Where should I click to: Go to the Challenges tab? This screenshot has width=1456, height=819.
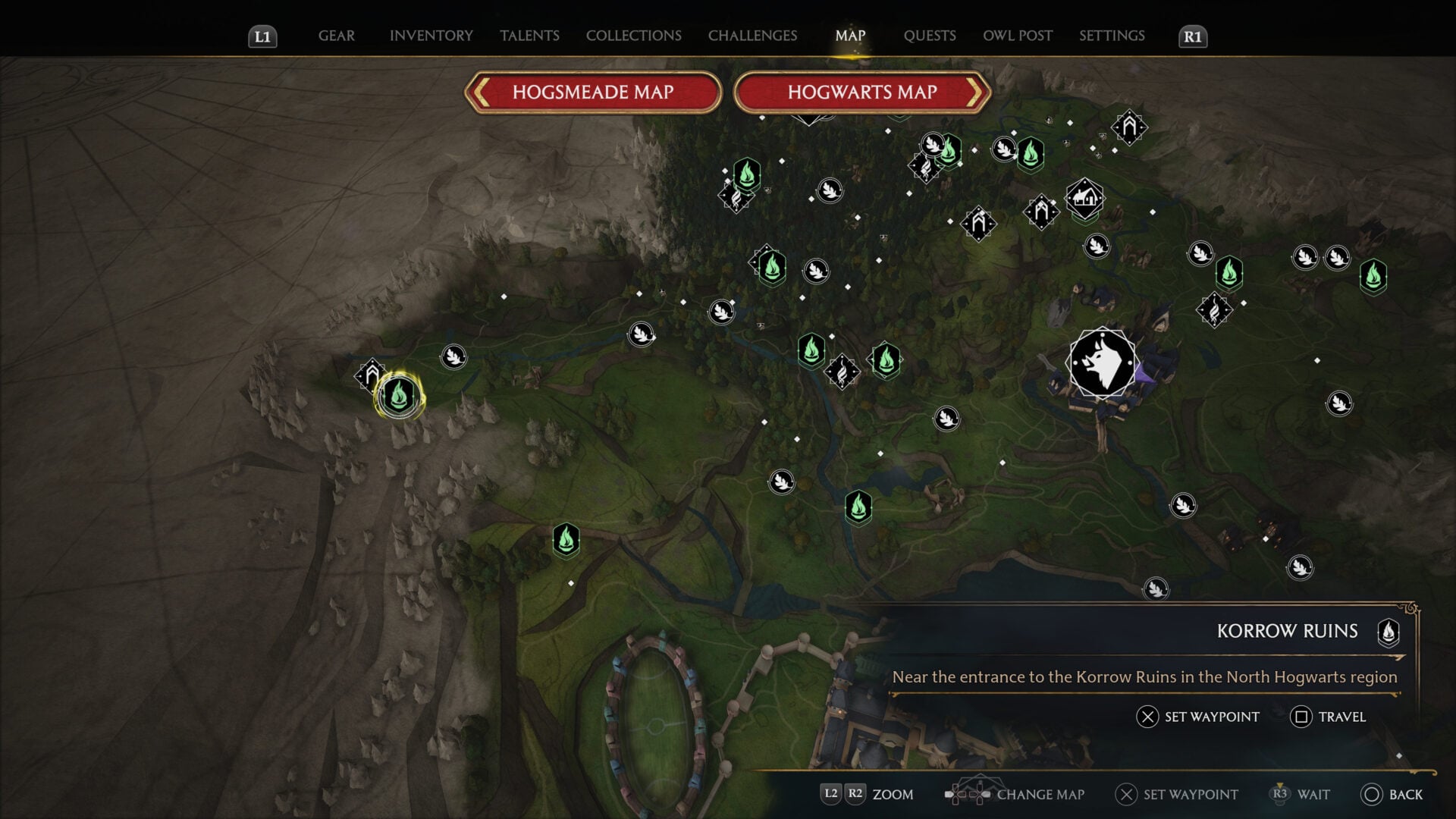[752, 36]
